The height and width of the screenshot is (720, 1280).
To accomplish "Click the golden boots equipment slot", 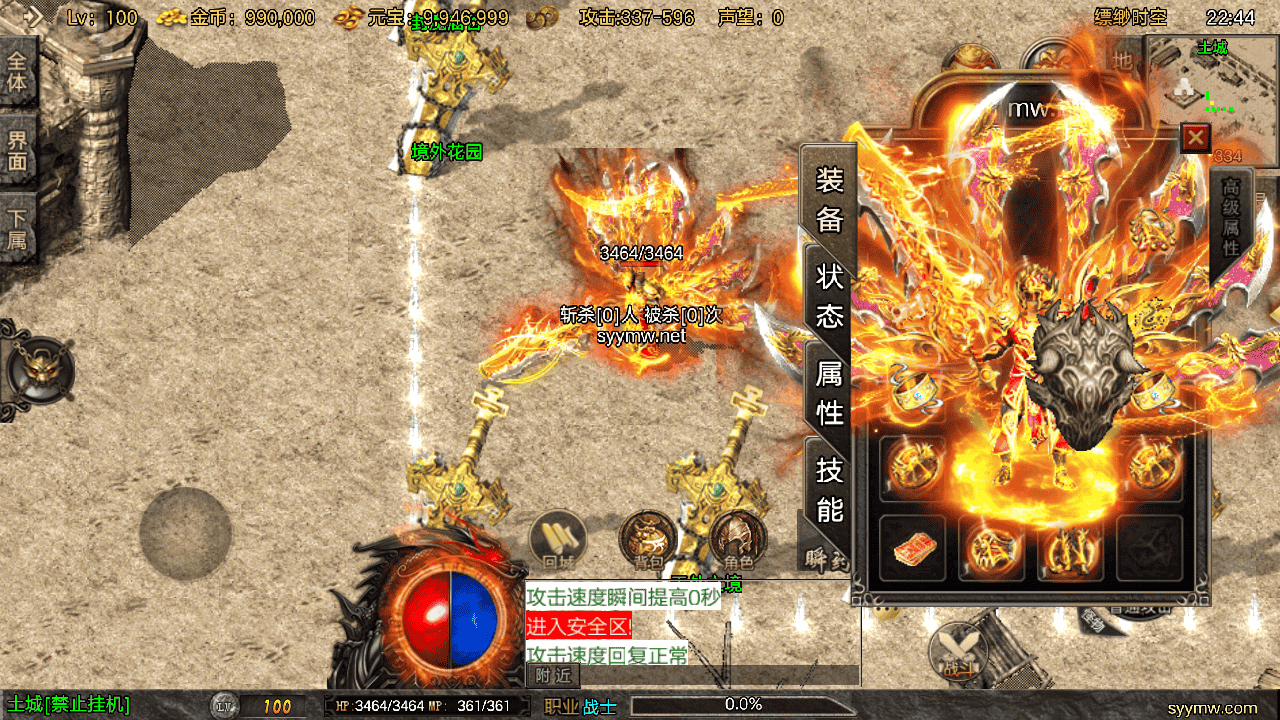I will 1070,548.
